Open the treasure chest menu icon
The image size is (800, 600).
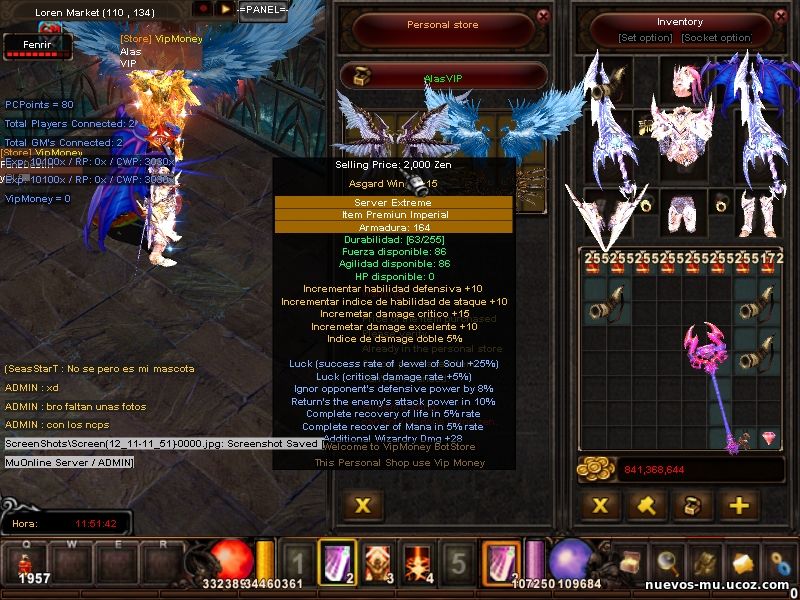(630, 564)
